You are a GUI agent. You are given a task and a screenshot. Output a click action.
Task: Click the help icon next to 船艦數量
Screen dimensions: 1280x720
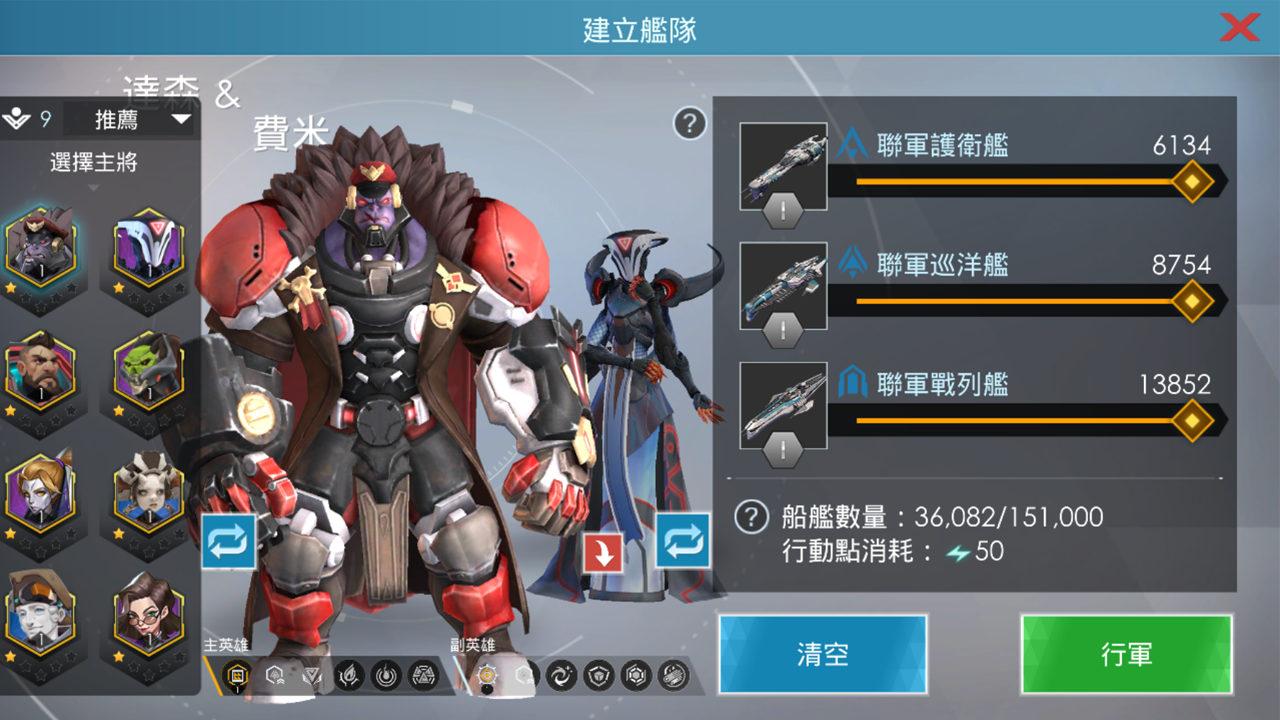click(751, 518)
